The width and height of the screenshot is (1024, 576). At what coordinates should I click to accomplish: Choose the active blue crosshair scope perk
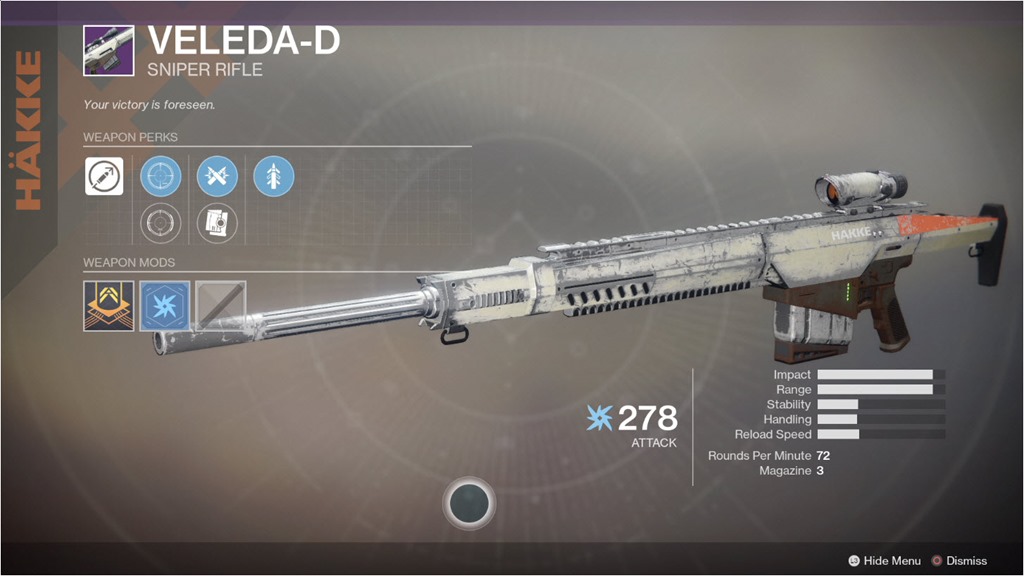pyautogui.click(x=160, y=176)
